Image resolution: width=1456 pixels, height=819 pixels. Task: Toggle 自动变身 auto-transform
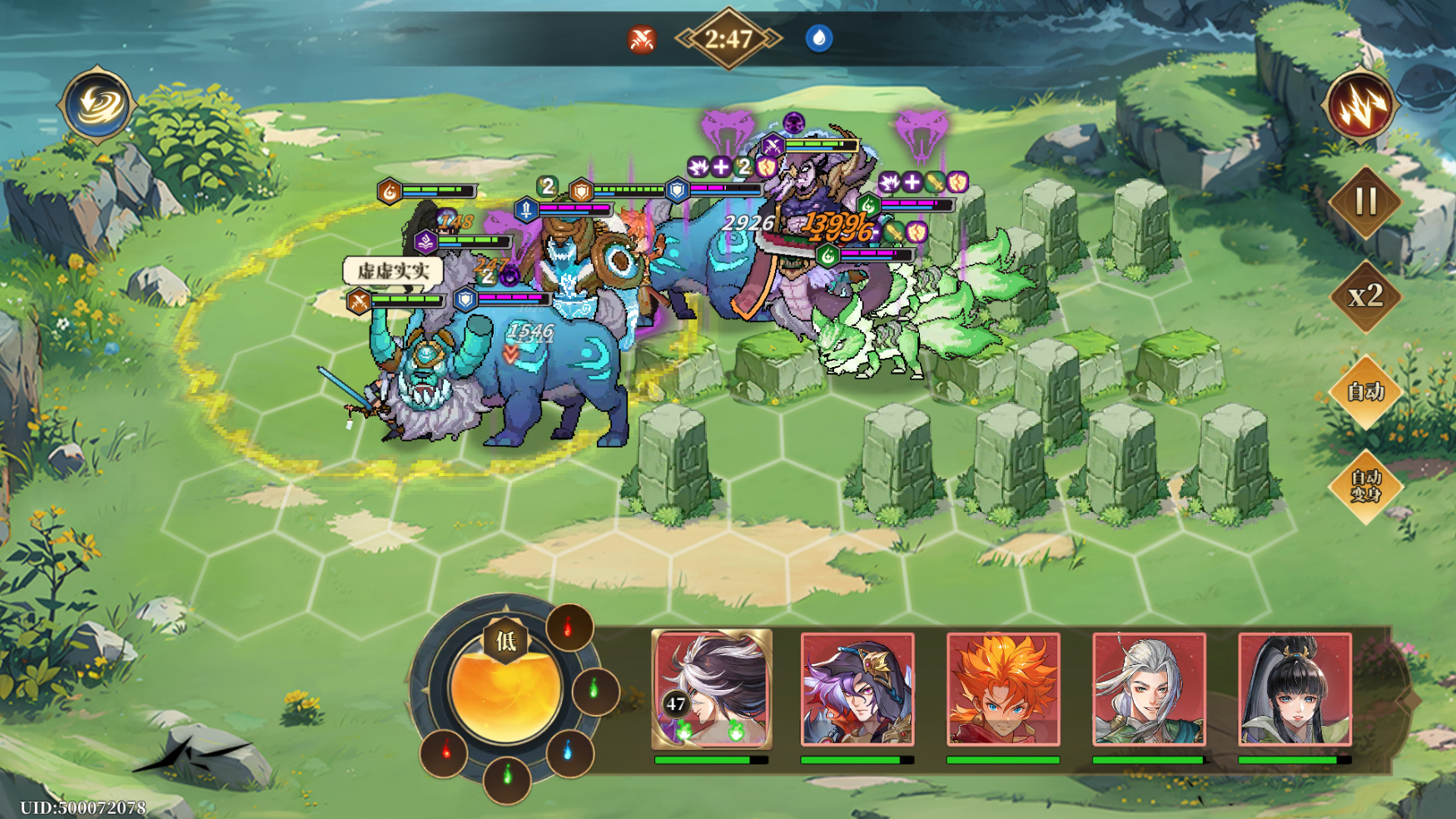[1365, 486]
